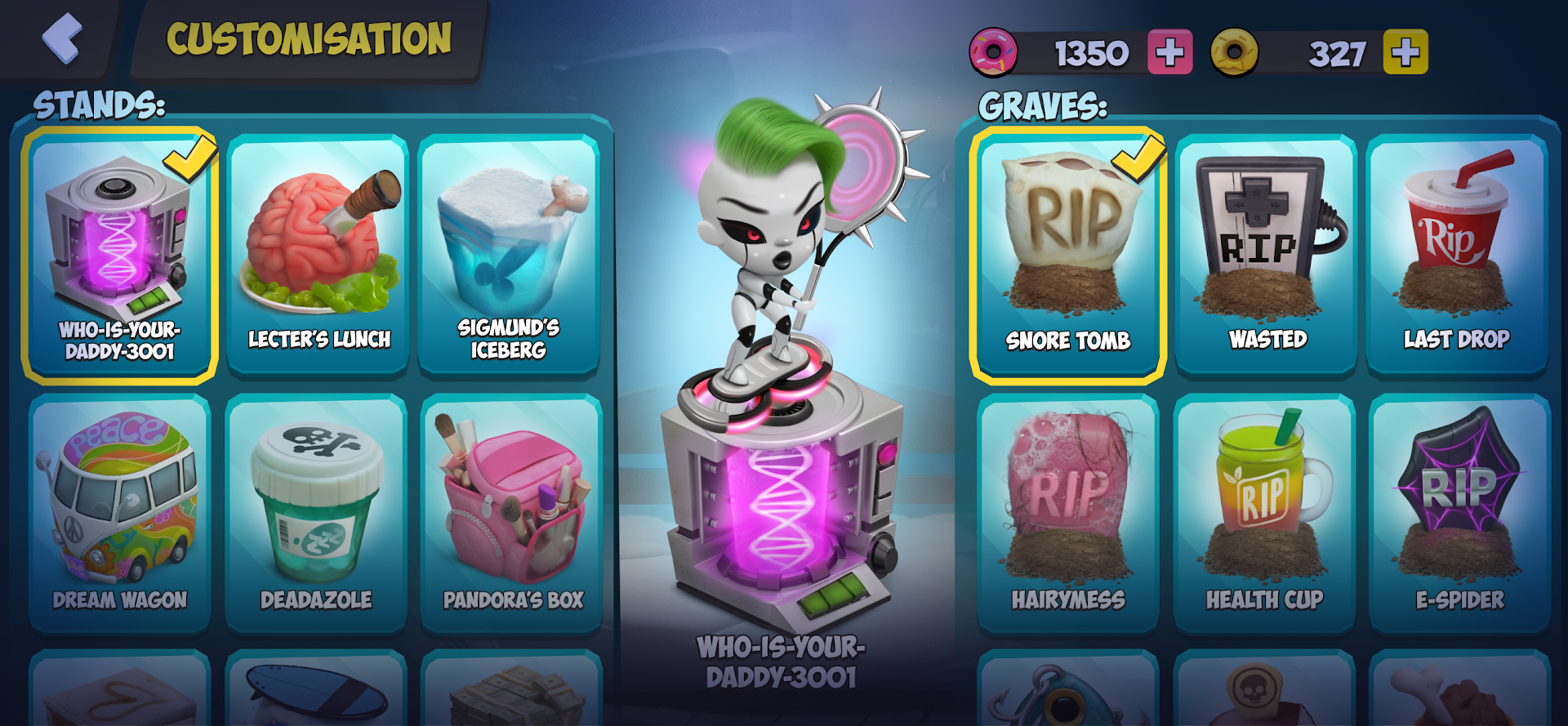Go back using the arrow button
Screen dimensions: 1568x726
pos(62,38)
